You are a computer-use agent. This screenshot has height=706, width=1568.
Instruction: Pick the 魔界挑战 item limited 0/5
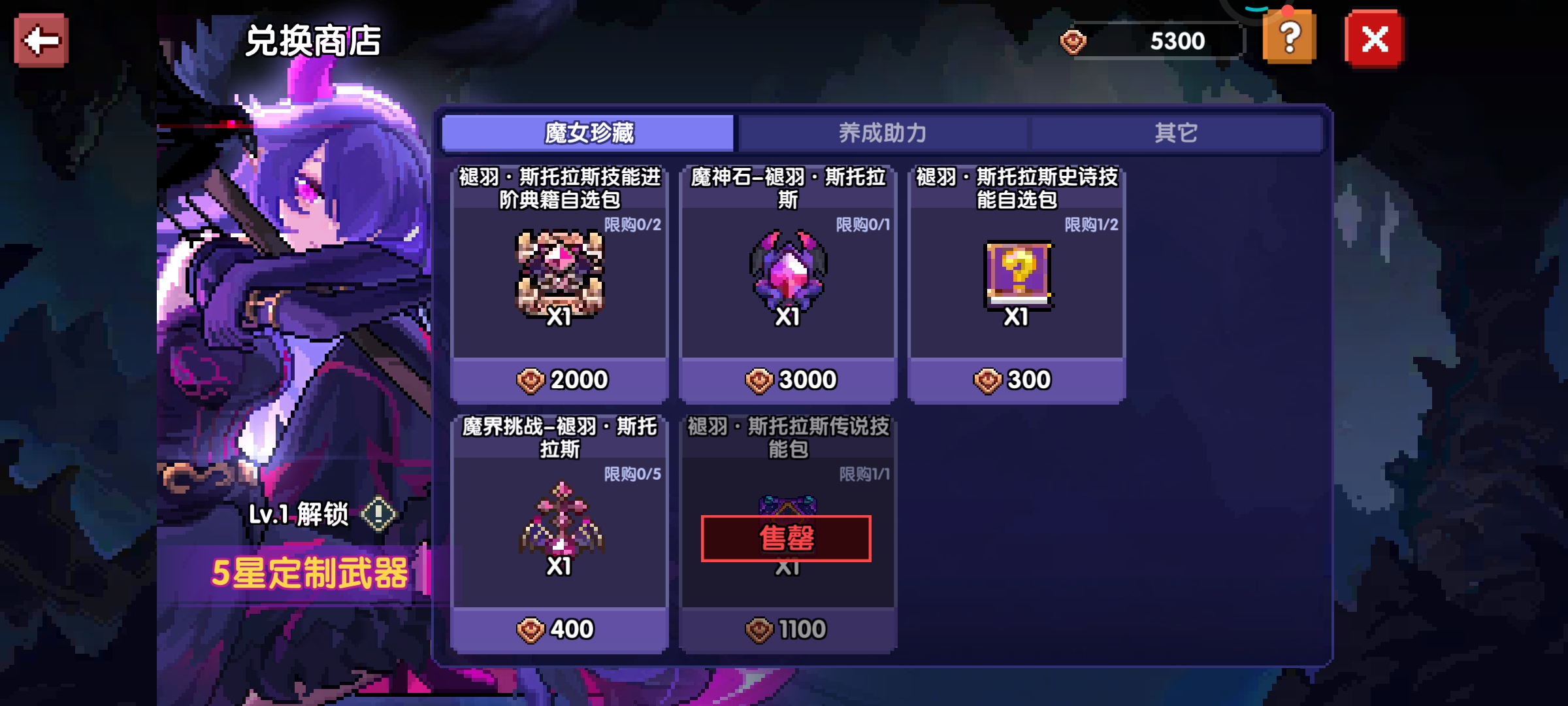tap(559, 523)
